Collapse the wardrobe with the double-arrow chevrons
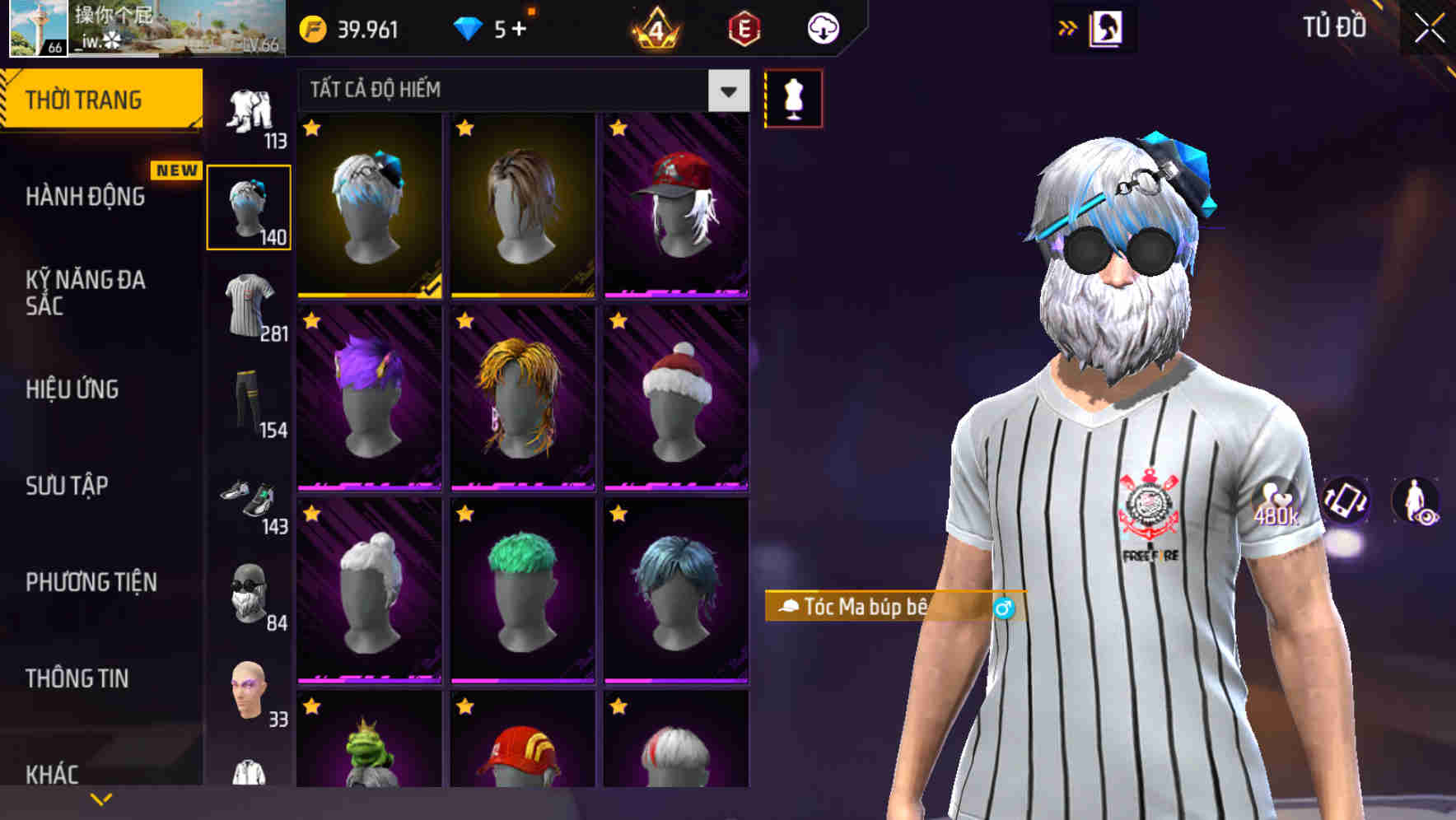1456x820 pixels. (1066, 26)
